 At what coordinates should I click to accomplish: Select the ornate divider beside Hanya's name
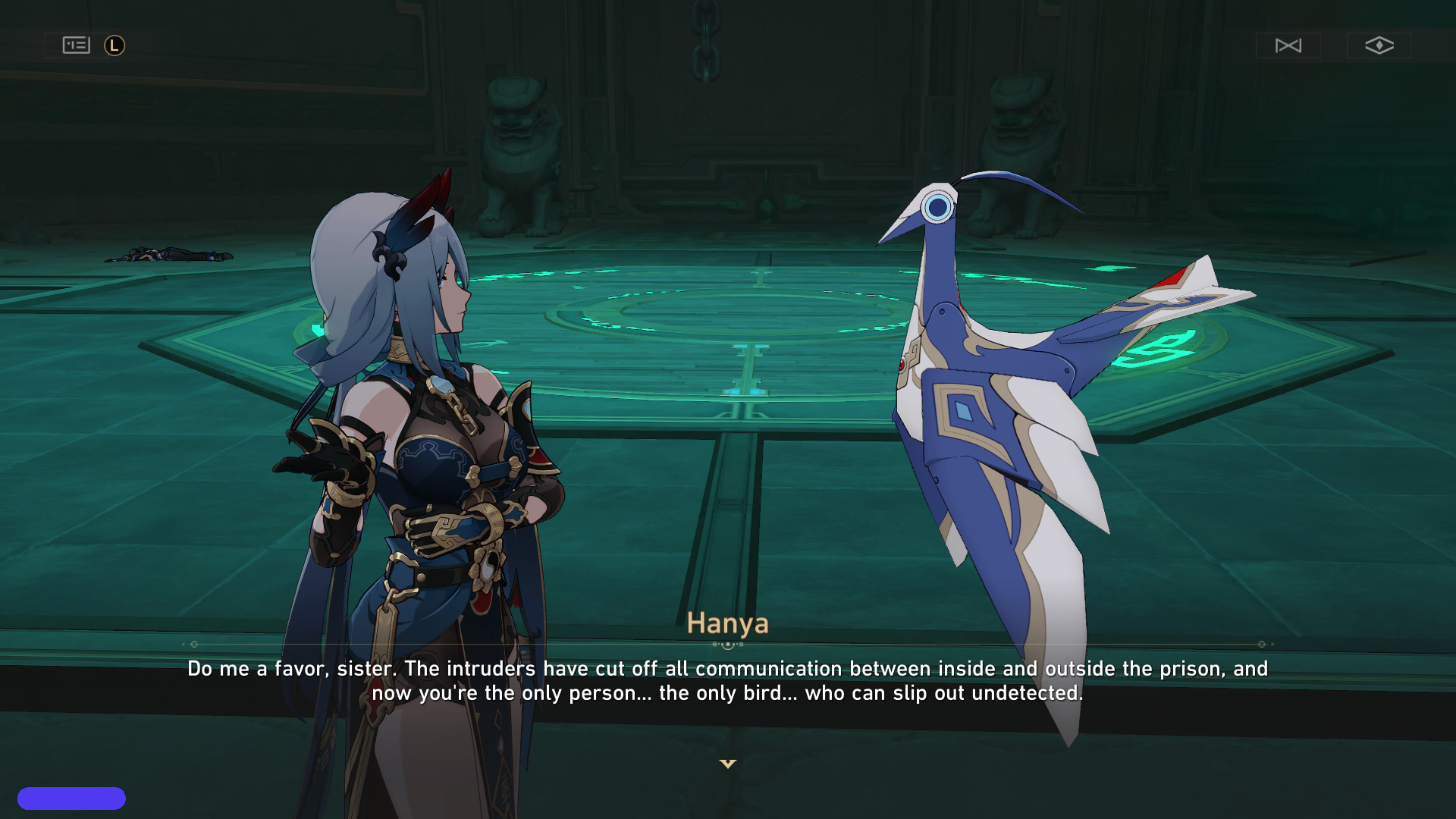pyautogui.click(x=728, y=643)
